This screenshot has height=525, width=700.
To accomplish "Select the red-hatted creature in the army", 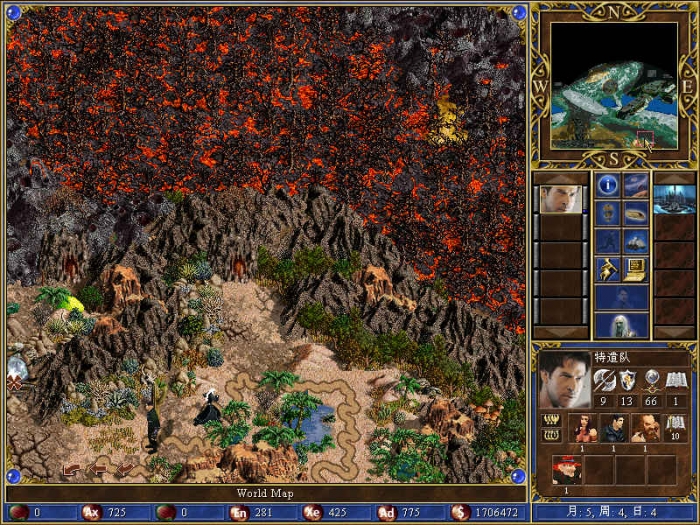I will pyautogui.click(x=566, y=470).
